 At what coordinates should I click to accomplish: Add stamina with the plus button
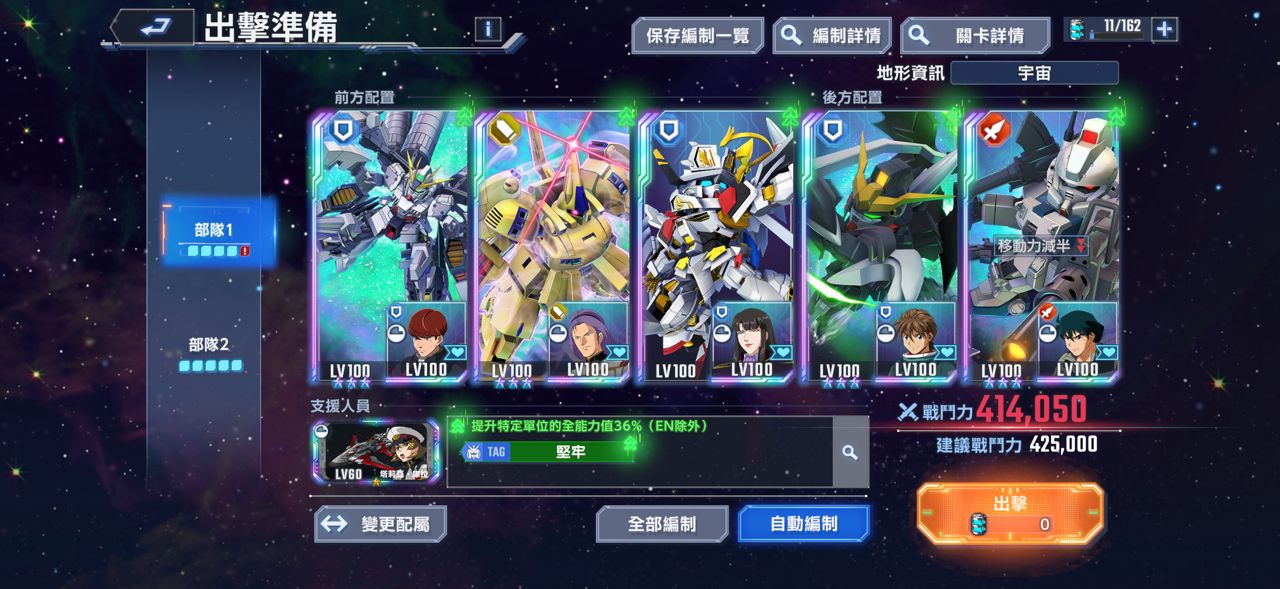pyautogui.click(x=1164, y=29)
